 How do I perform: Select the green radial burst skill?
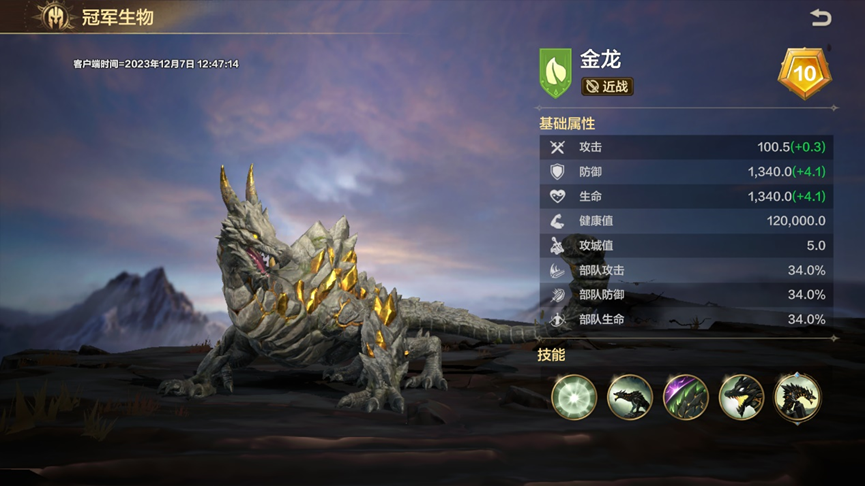574,397
